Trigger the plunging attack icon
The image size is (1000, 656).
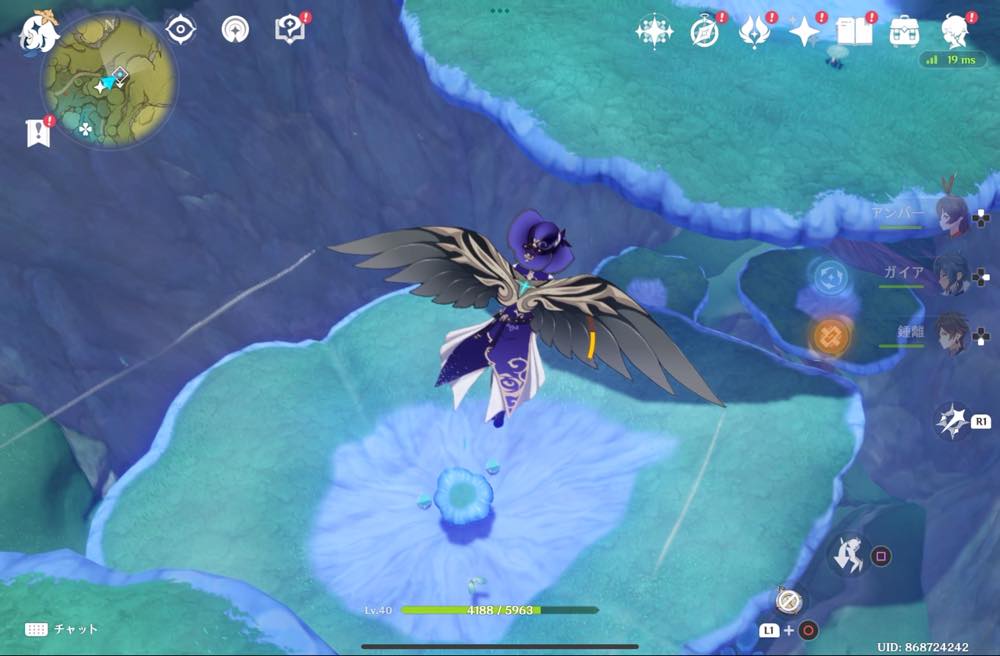[850, 555]
